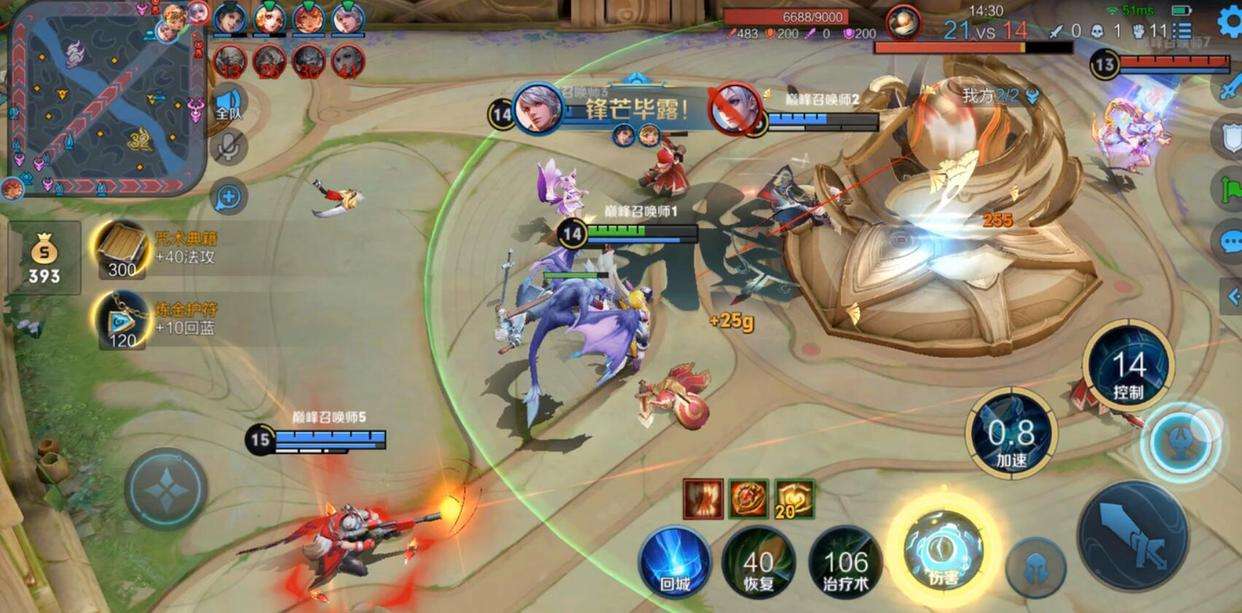Send the green flag rally signal
The width and height of the screenshot is (1242, 613).
click(x=1229, y=188)
